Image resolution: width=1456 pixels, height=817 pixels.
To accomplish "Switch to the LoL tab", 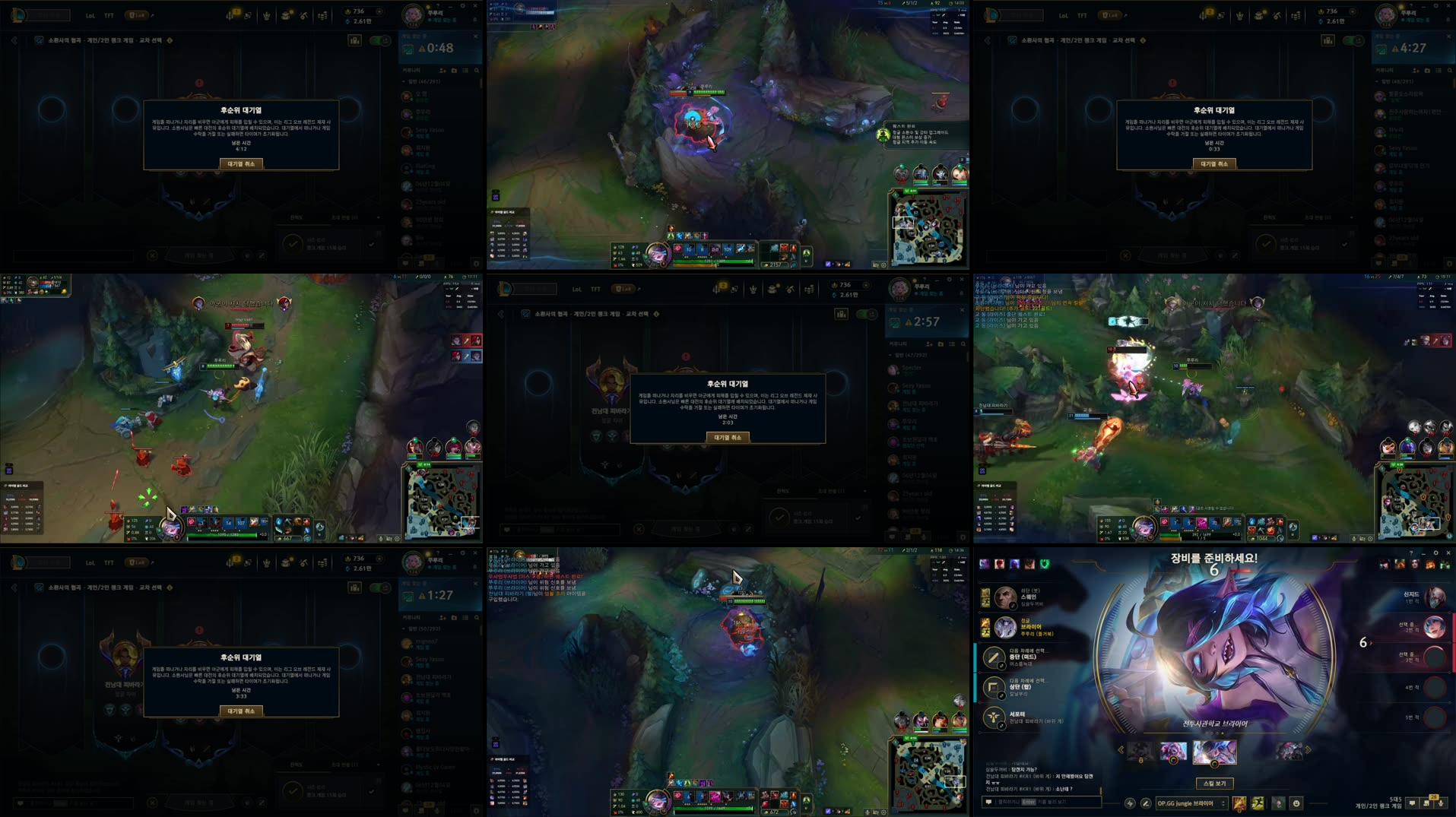I will [x=89, y=15].
